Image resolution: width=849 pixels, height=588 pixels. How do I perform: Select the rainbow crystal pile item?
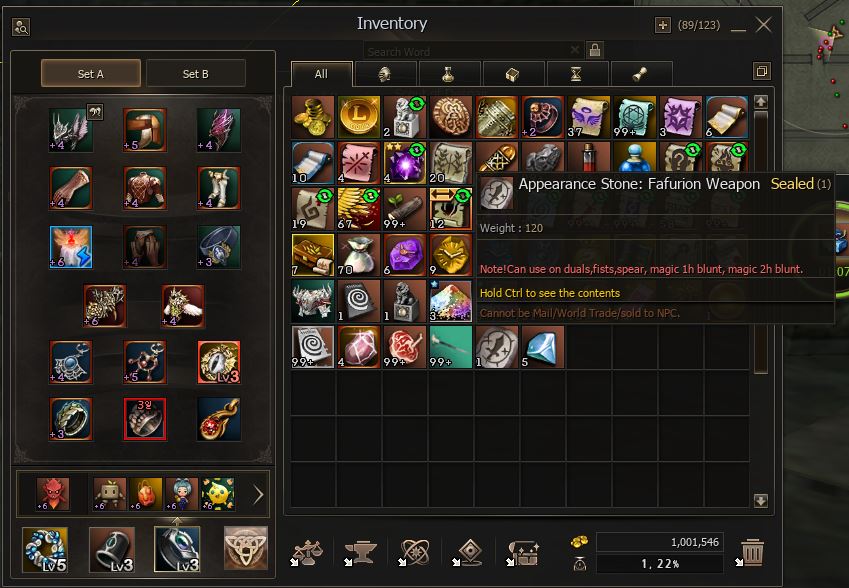click(450, 300)
